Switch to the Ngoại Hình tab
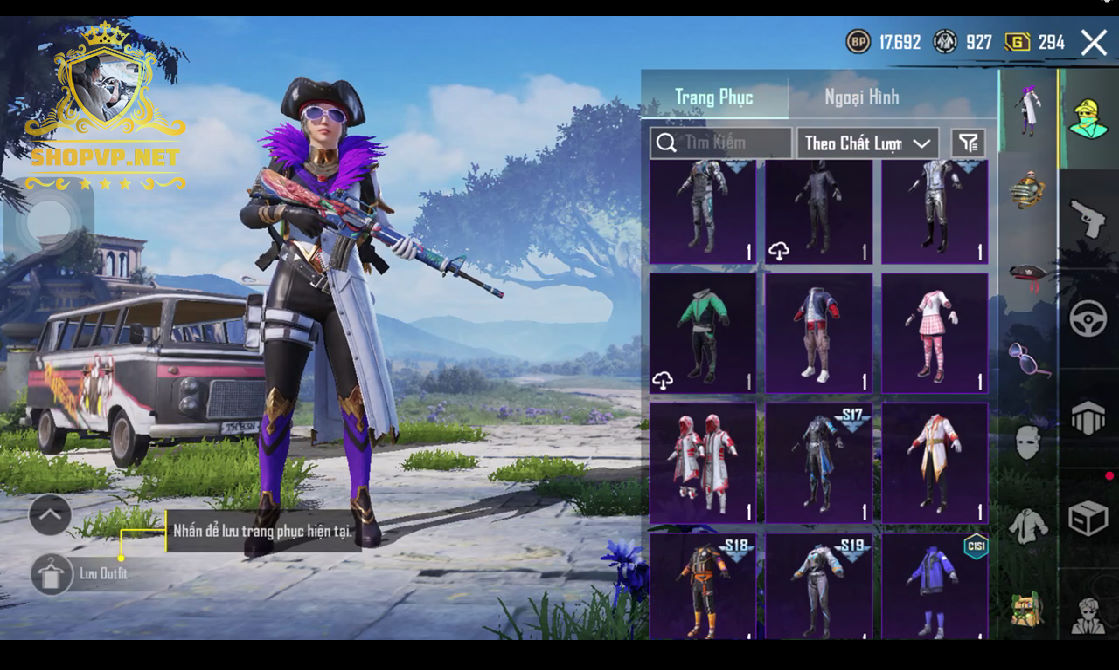Screen dimensions: 1119x670 861,97
